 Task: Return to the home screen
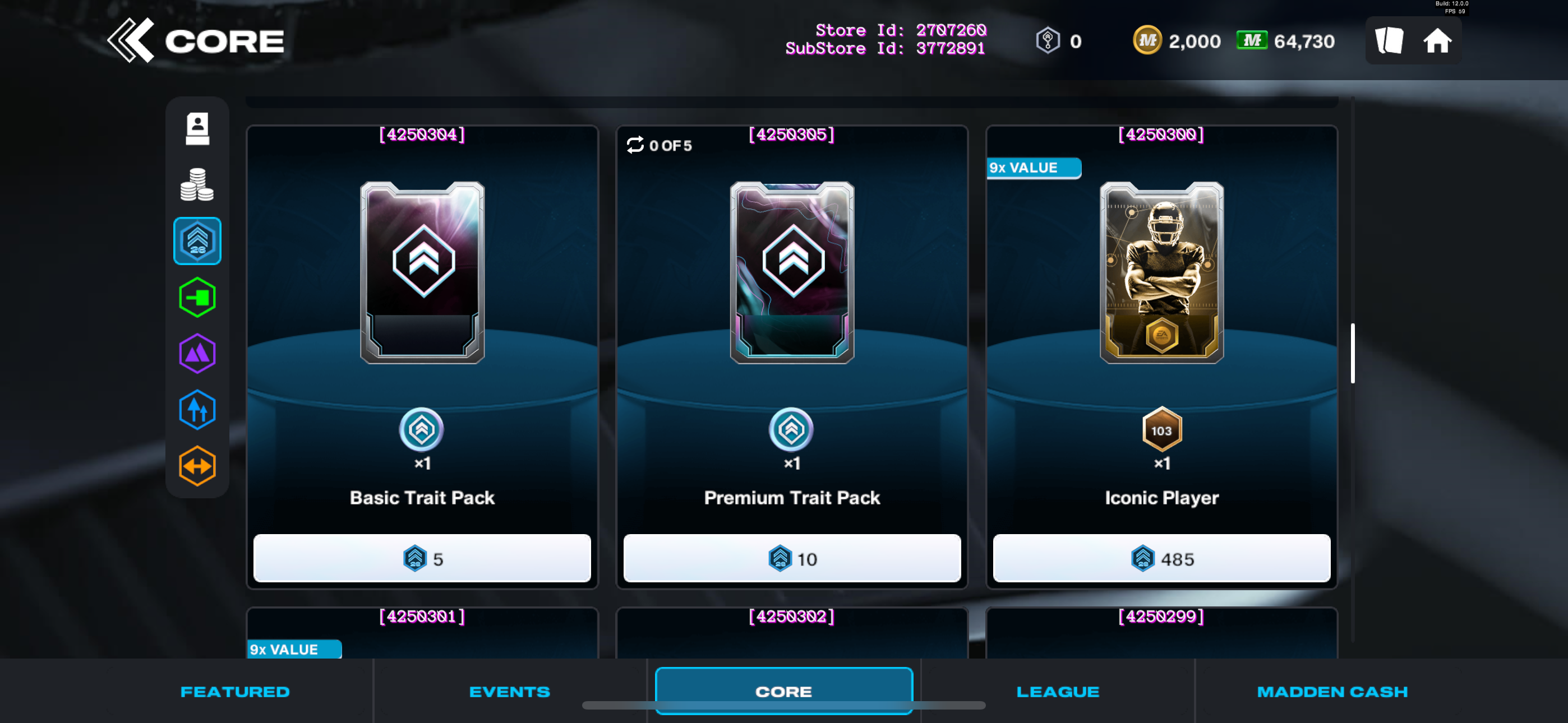click(x=1437, y=41)
